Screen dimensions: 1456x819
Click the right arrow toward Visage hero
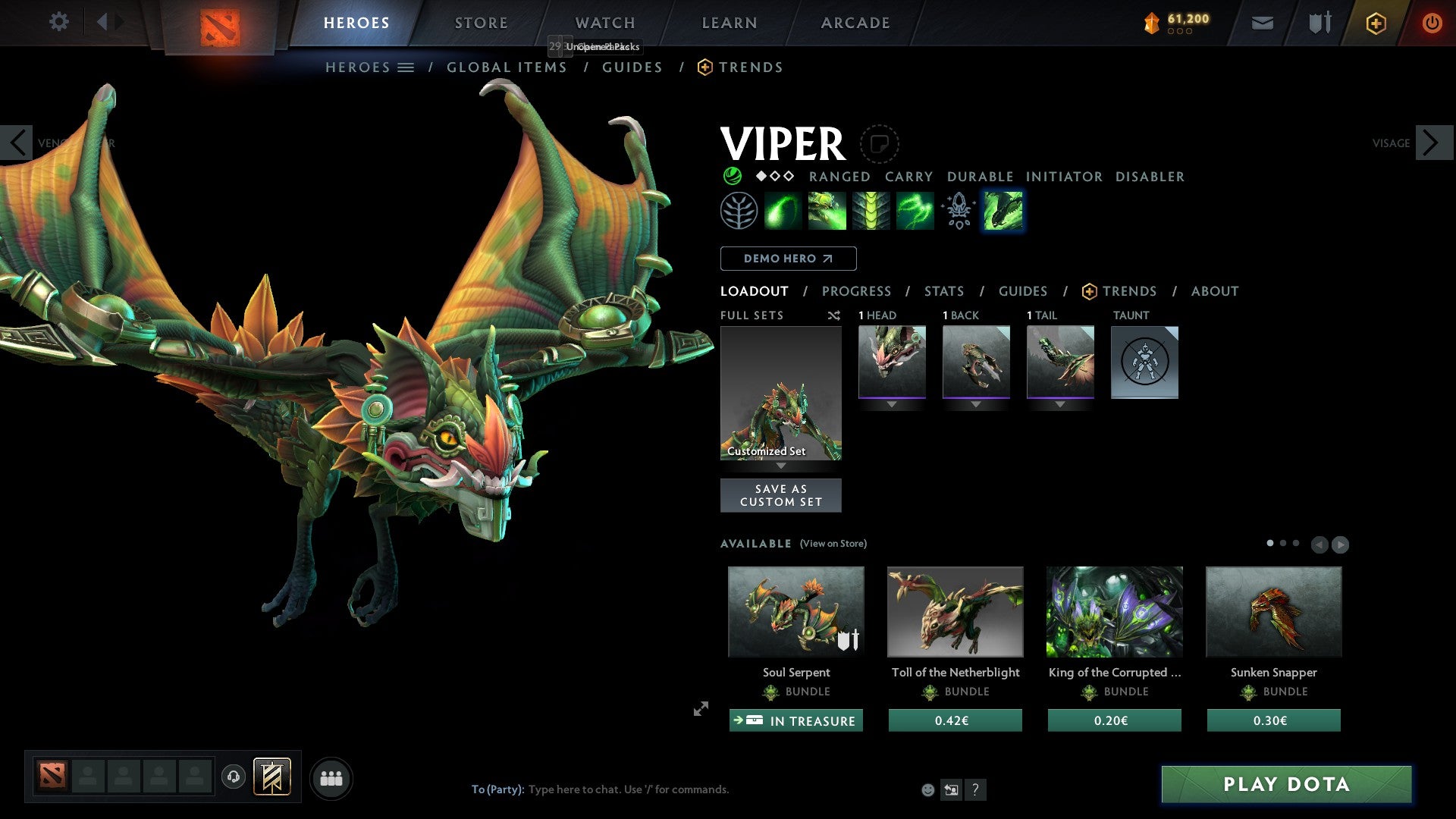(1430, 143)
